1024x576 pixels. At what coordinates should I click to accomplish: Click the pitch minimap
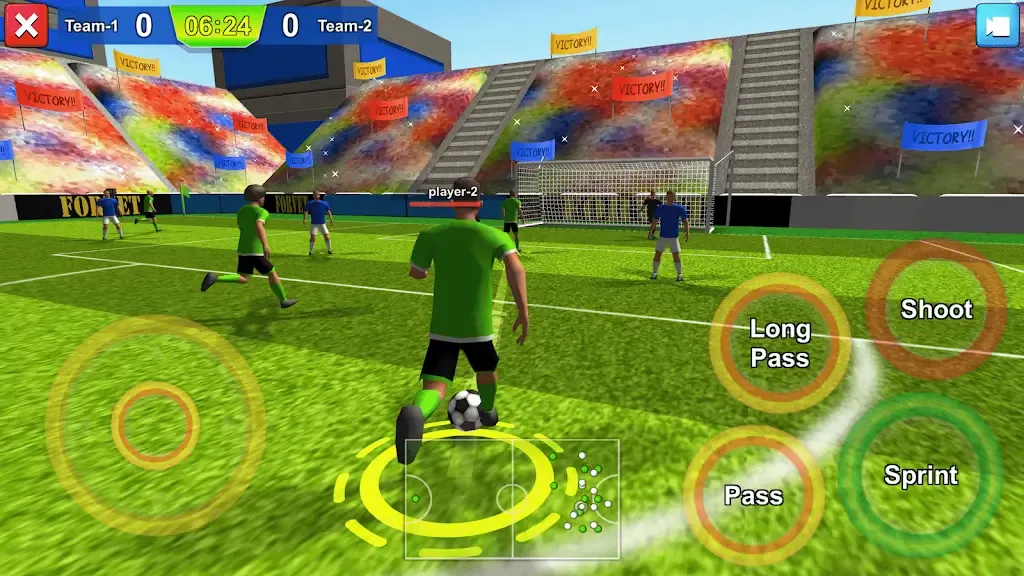512,498
